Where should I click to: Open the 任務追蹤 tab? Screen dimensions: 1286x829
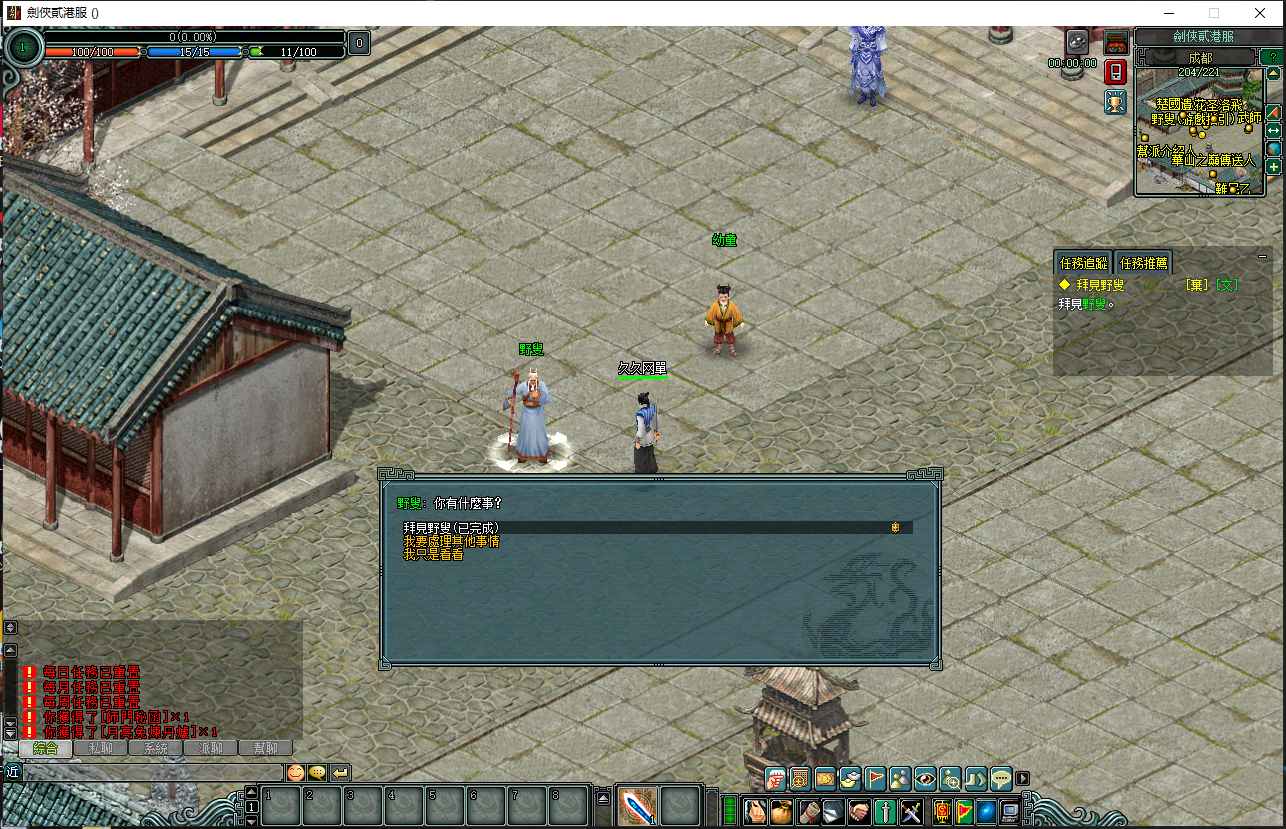point(1083,263)
